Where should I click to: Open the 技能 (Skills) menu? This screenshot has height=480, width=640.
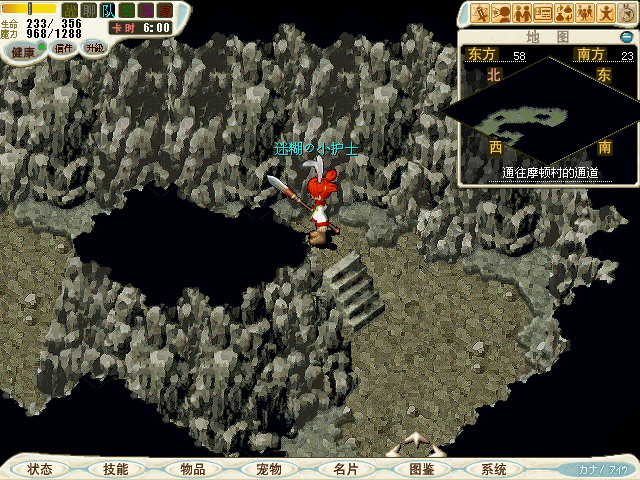115,469
